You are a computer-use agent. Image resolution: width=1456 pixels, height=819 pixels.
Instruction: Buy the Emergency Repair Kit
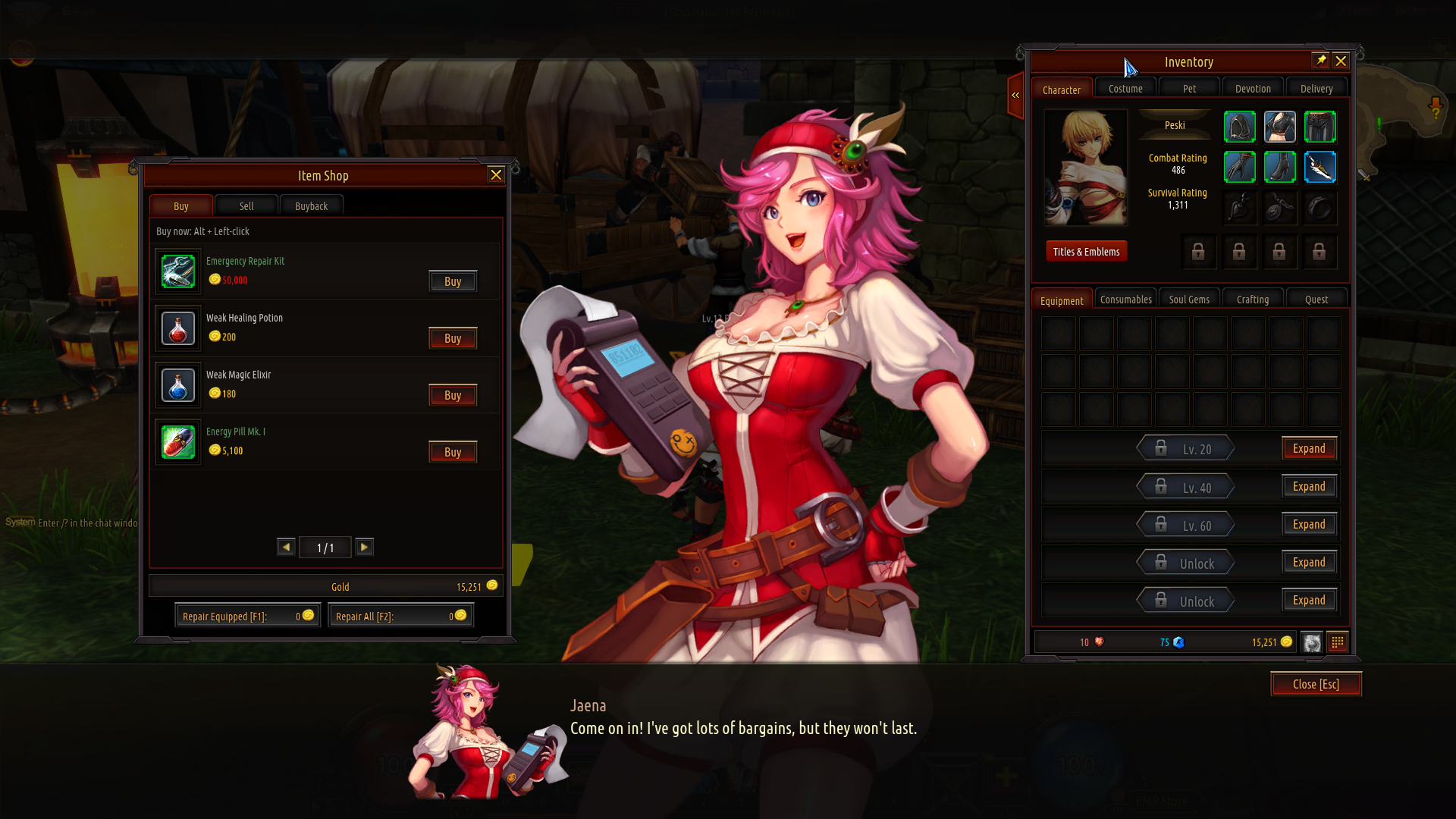(x=453, y=281)
